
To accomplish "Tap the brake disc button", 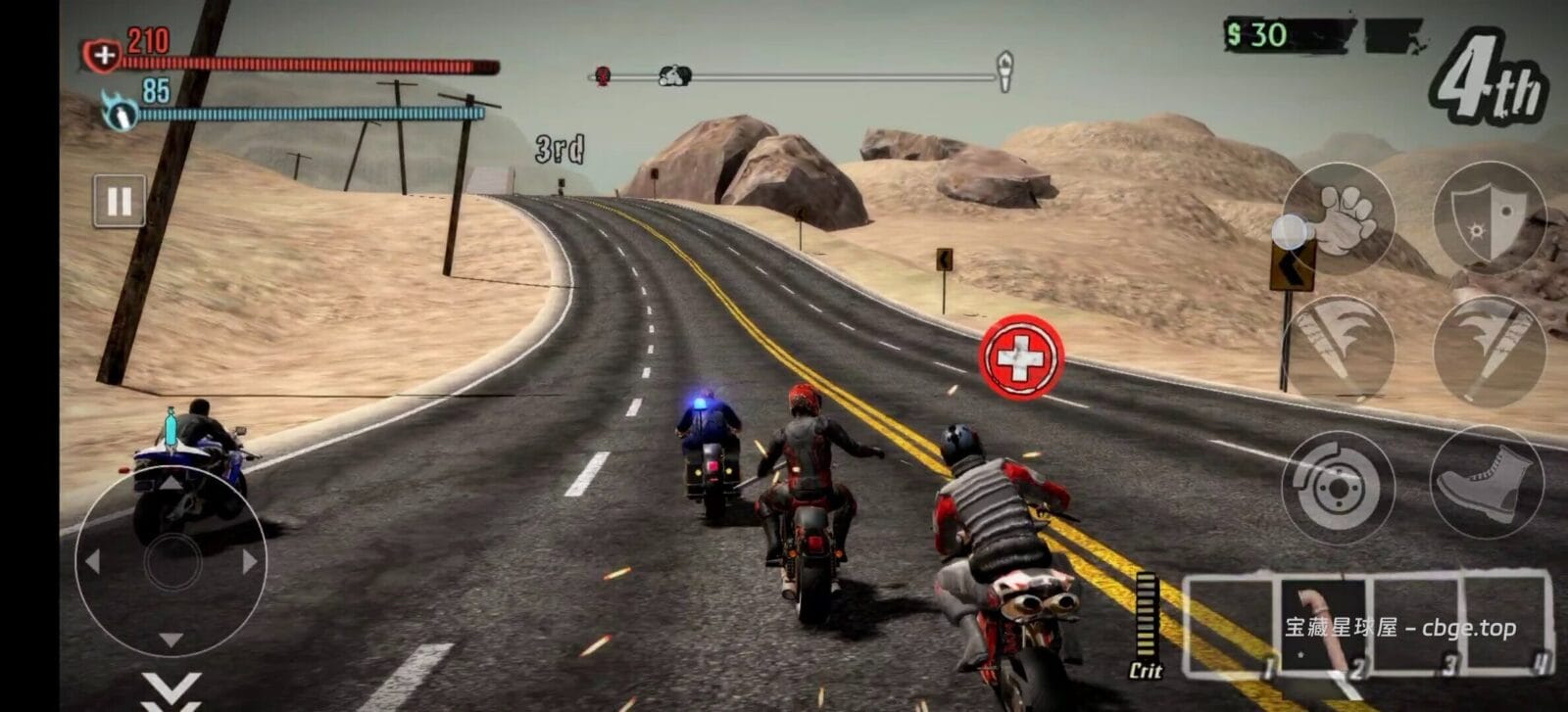I will [x=1337, y=488].
